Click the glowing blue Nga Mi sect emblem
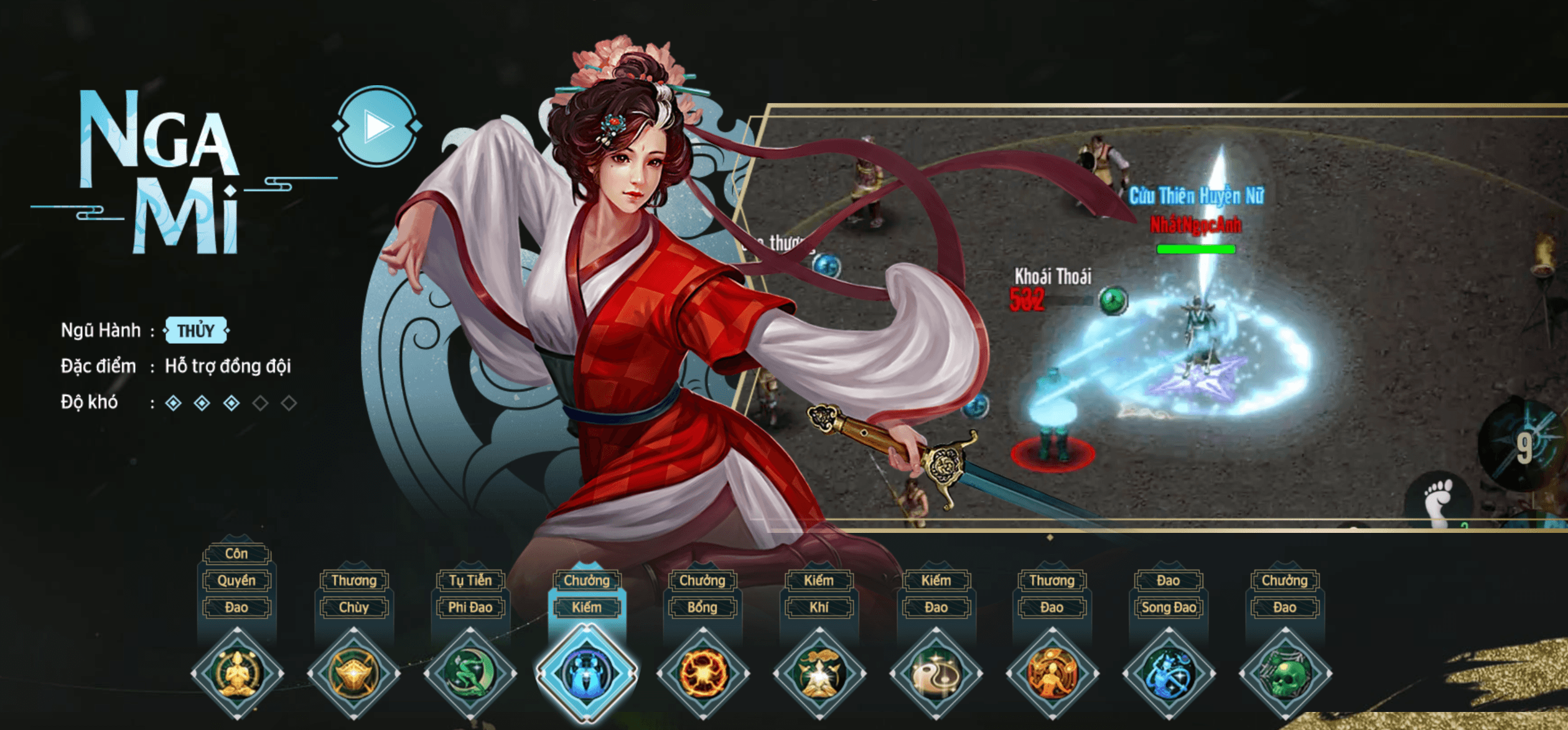Image resolution: width=1568 pixels, height=730 pixels. pyautogui.click(x=588, y=674)
